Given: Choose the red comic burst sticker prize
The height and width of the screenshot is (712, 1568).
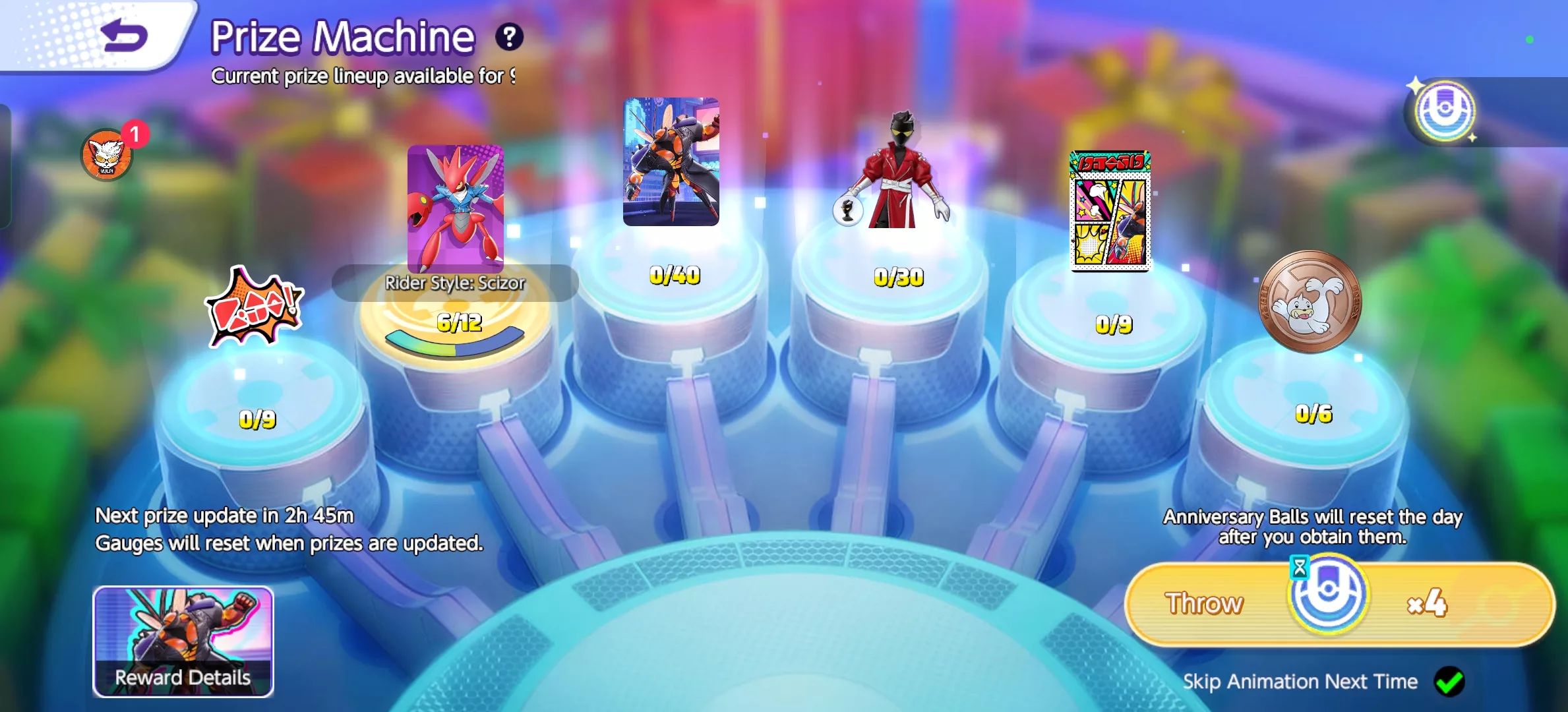Looking at the screenshot, I should click(x=255, y=307).
